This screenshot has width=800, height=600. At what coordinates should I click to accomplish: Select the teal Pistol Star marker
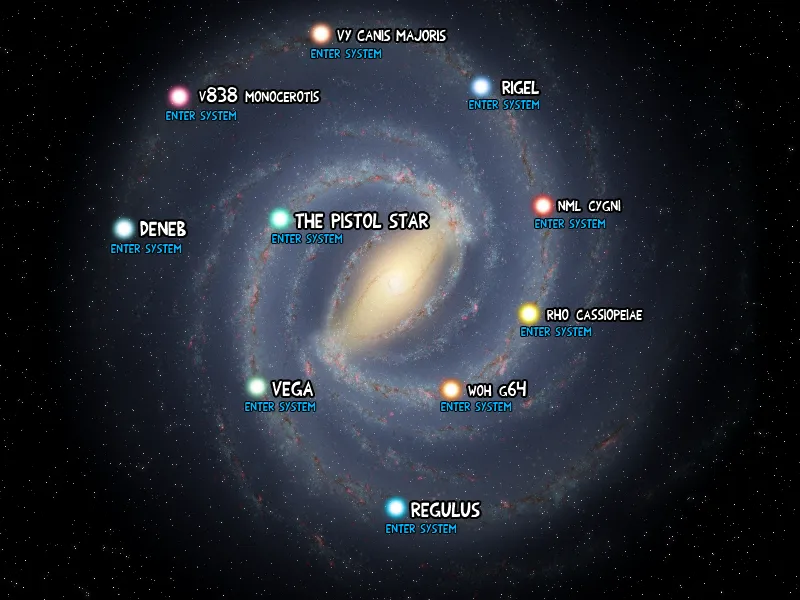[x=280, y=219]
